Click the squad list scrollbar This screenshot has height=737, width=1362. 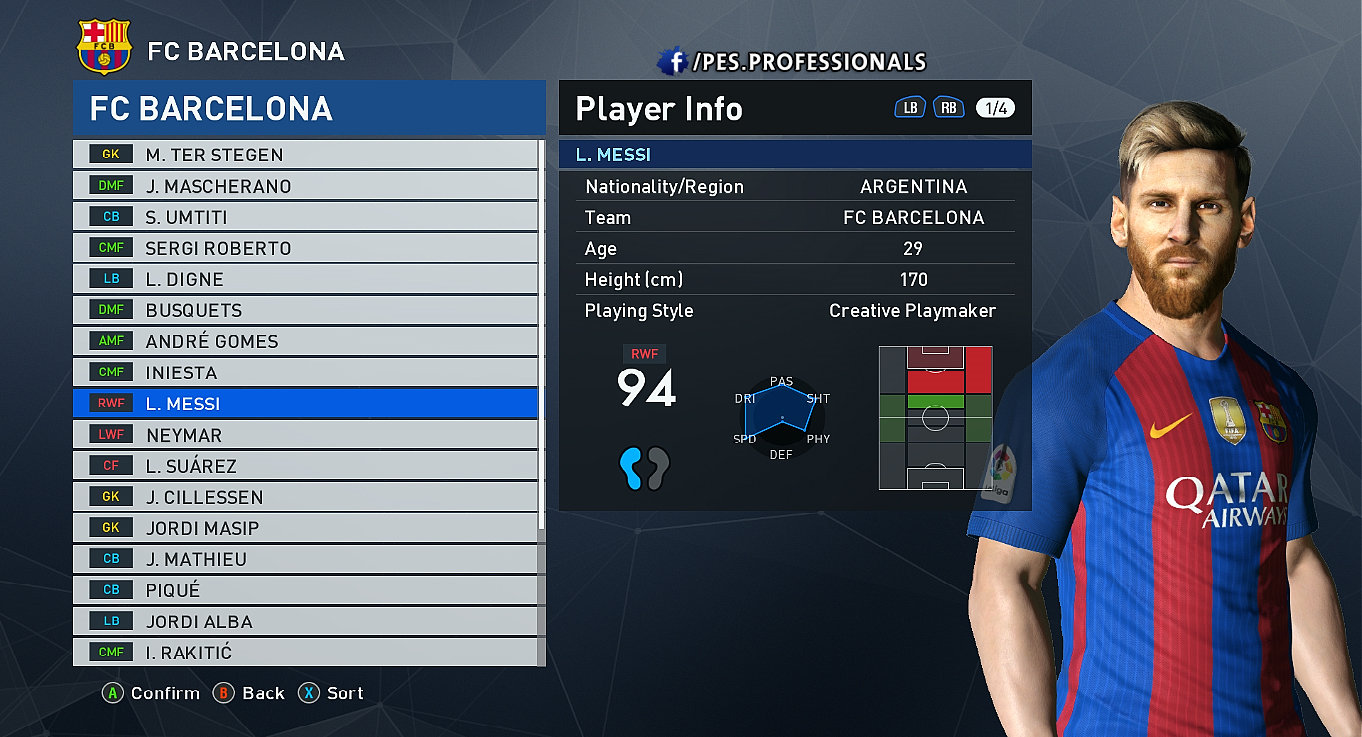coord(542,400)
